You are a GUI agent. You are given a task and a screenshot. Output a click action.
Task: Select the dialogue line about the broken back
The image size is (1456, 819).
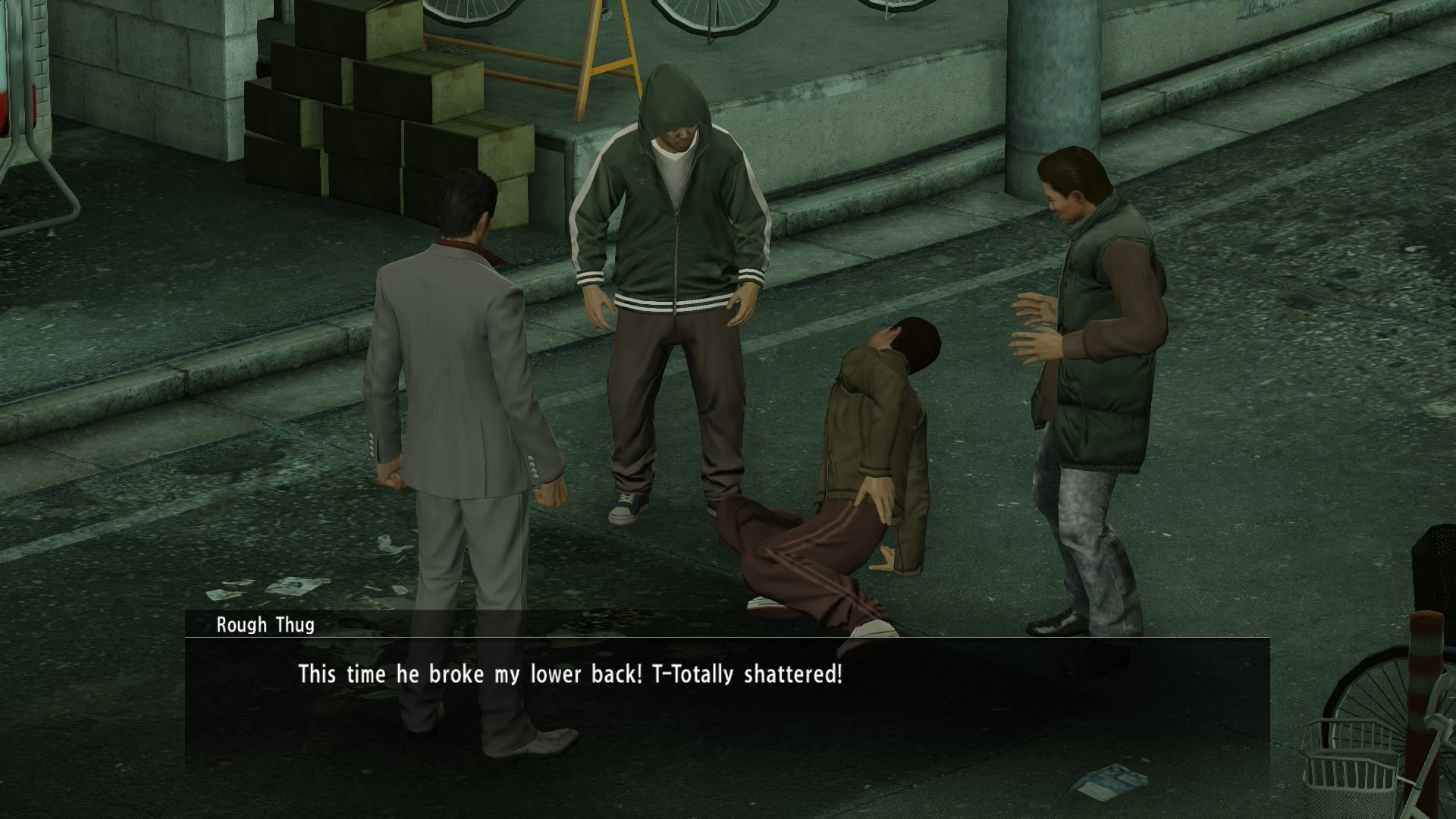click(570, 672)
